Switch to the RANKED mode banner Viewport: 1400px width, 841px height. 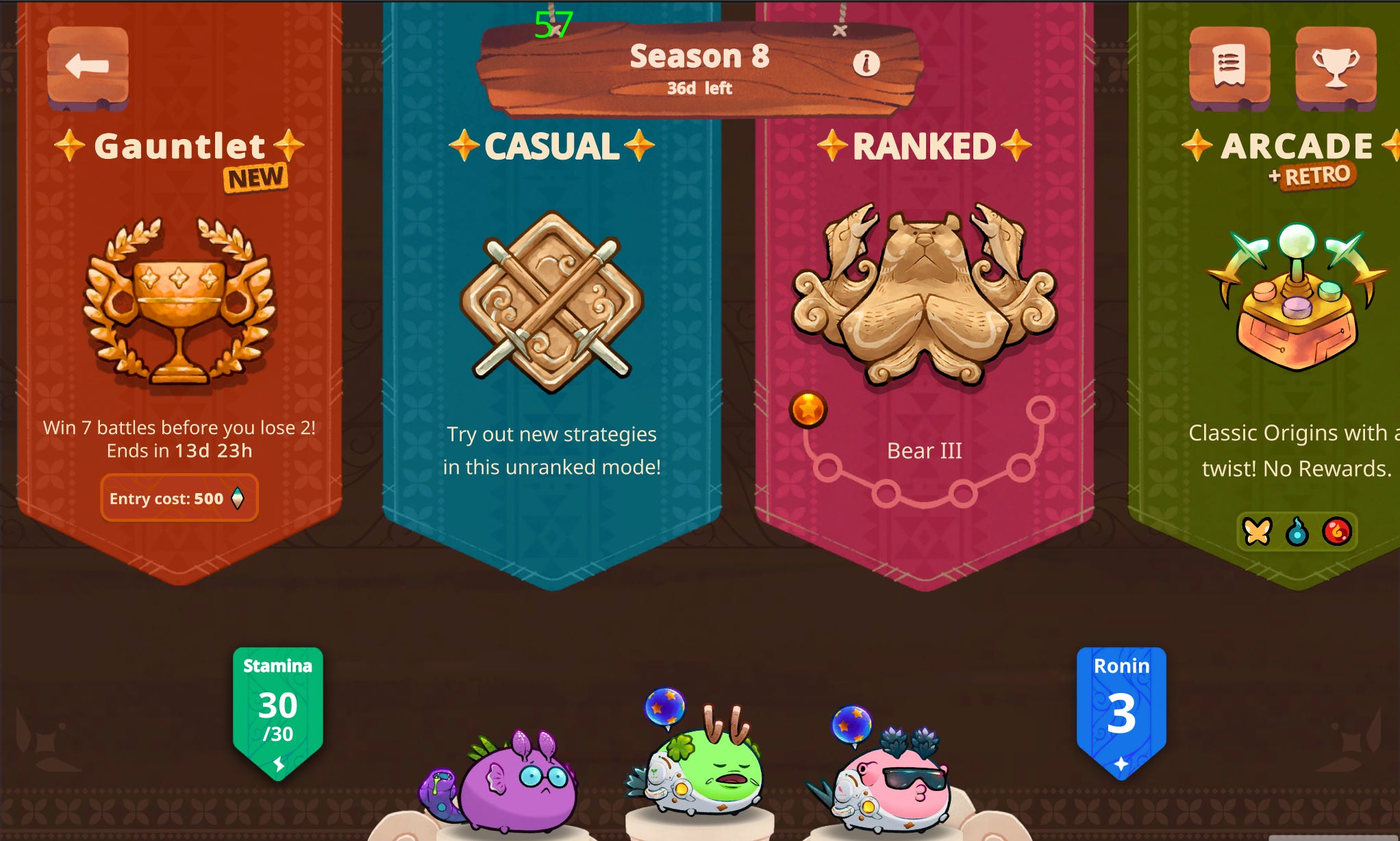click(x=925, y=145)
